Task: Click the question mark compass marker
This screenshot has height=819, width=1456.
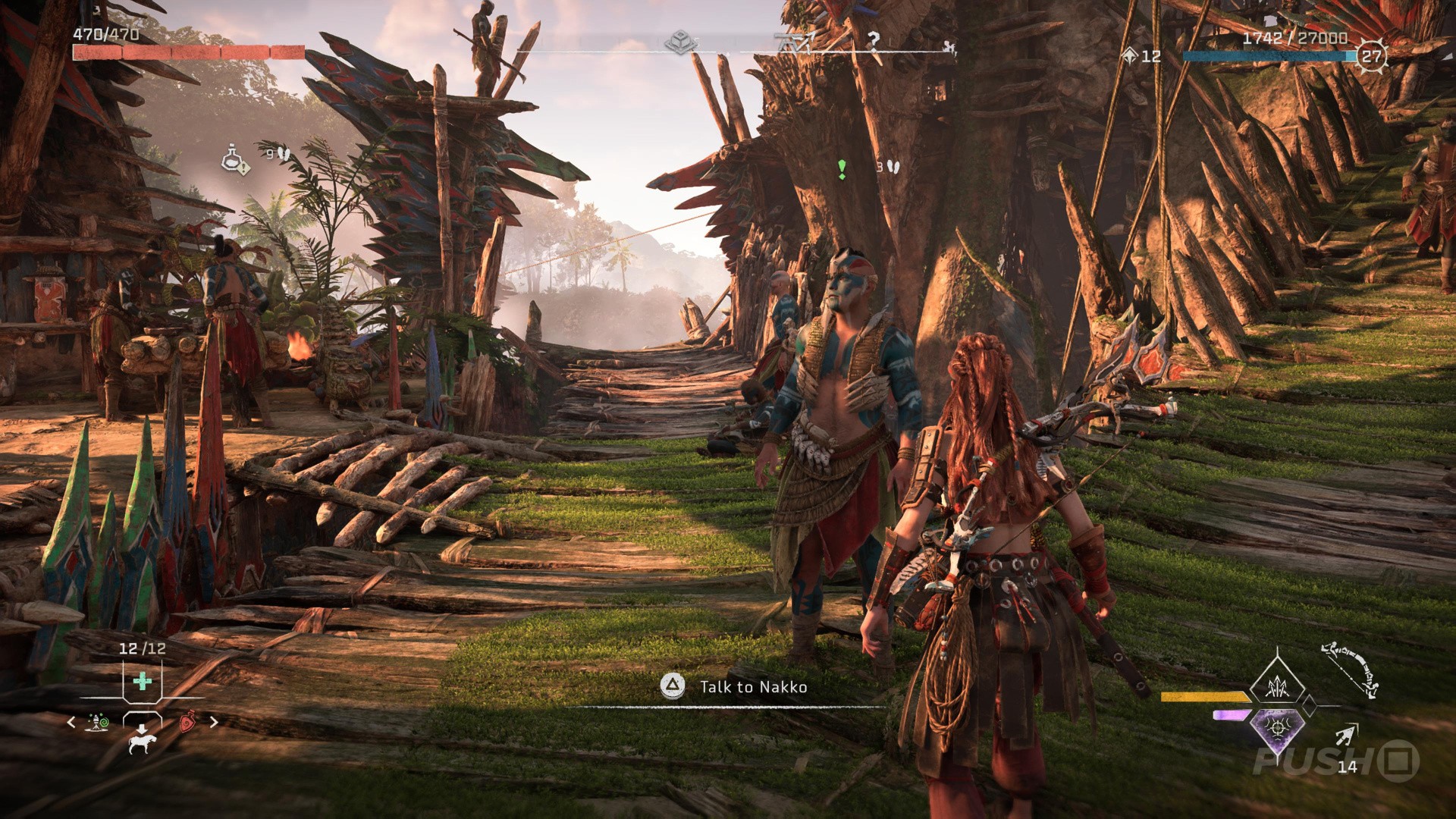Action: point(874,41)
